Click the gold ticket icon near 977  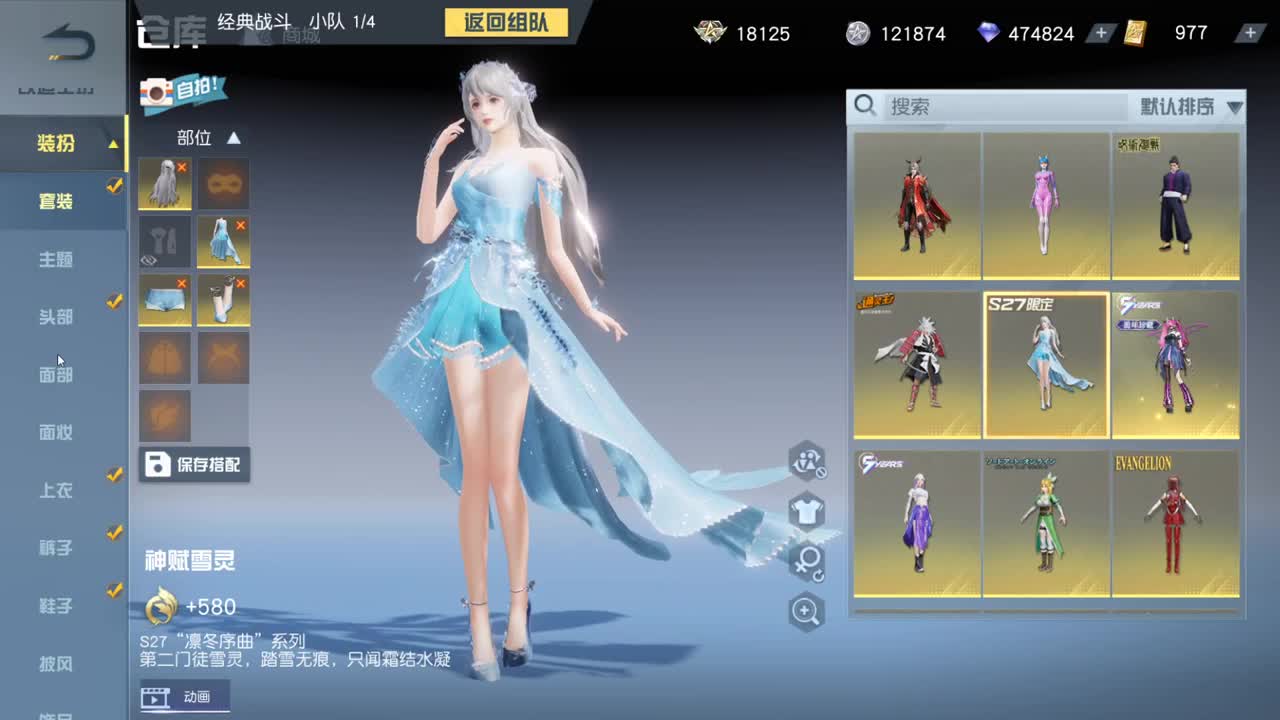pos(1135,33)
